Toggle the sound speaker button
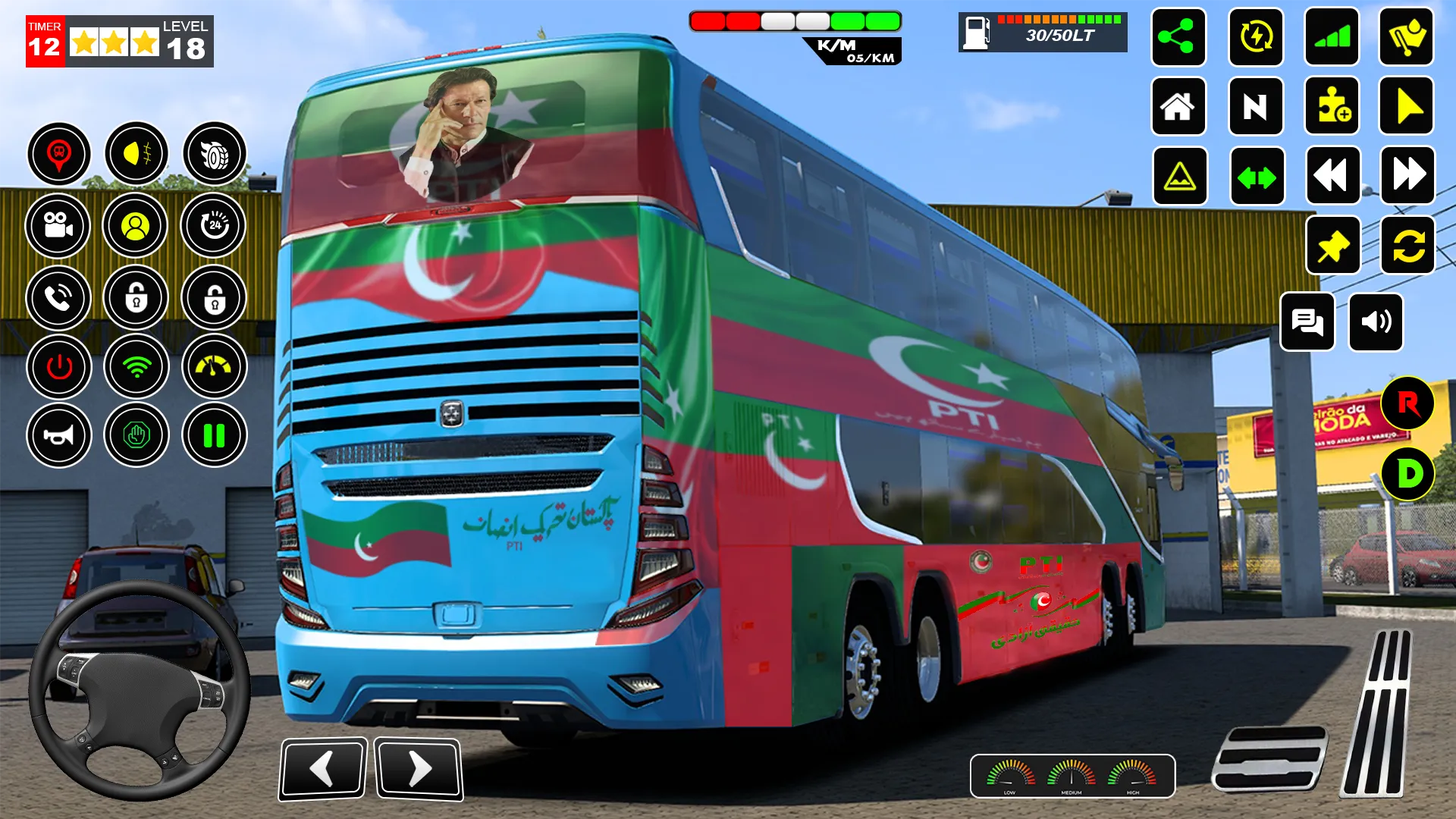This screenshot has width=1456, height=819. [1376, 322]
